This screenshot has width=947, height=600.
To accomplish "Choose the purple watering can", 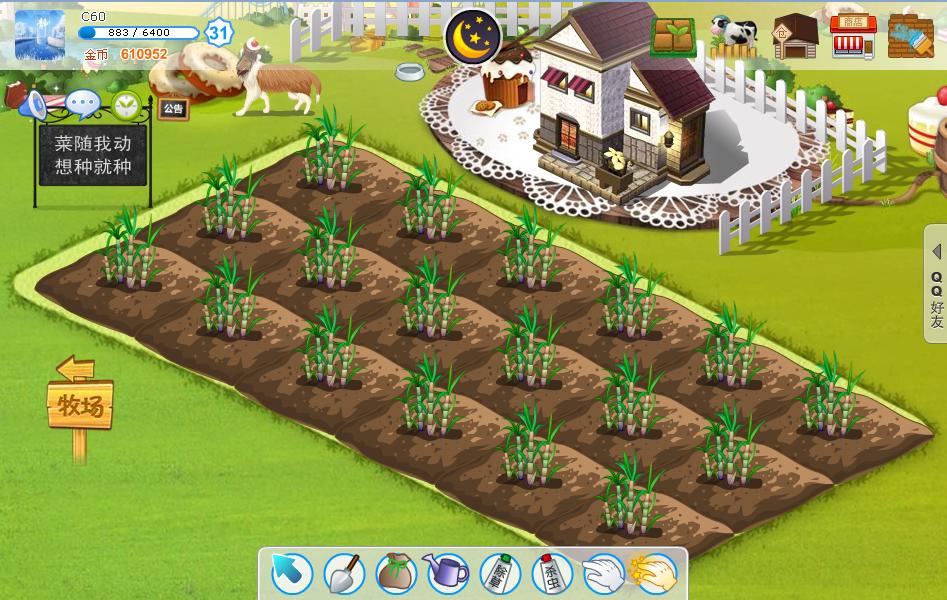I will point(447,573).
